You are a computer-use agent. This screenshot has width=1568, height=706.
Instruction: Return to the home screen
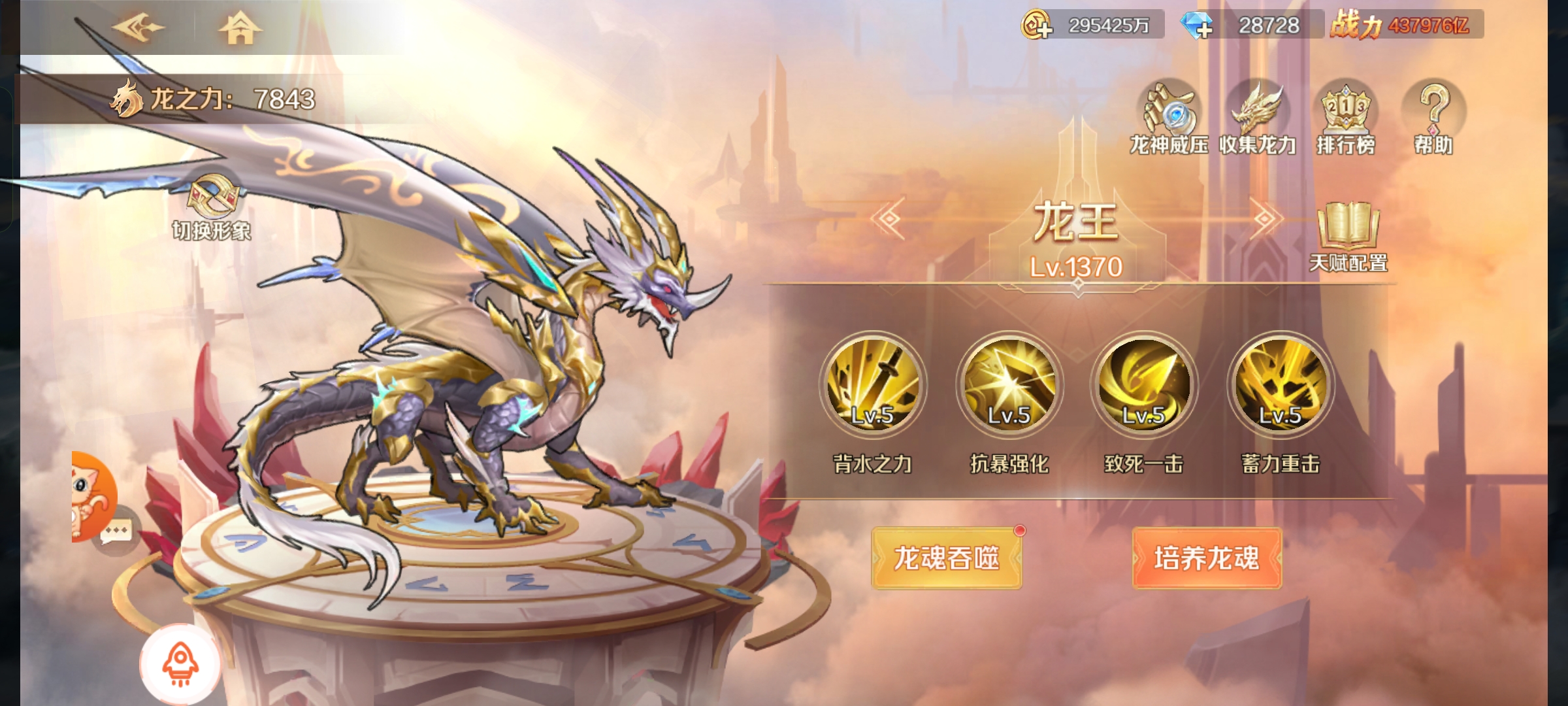tap(240, 29)
